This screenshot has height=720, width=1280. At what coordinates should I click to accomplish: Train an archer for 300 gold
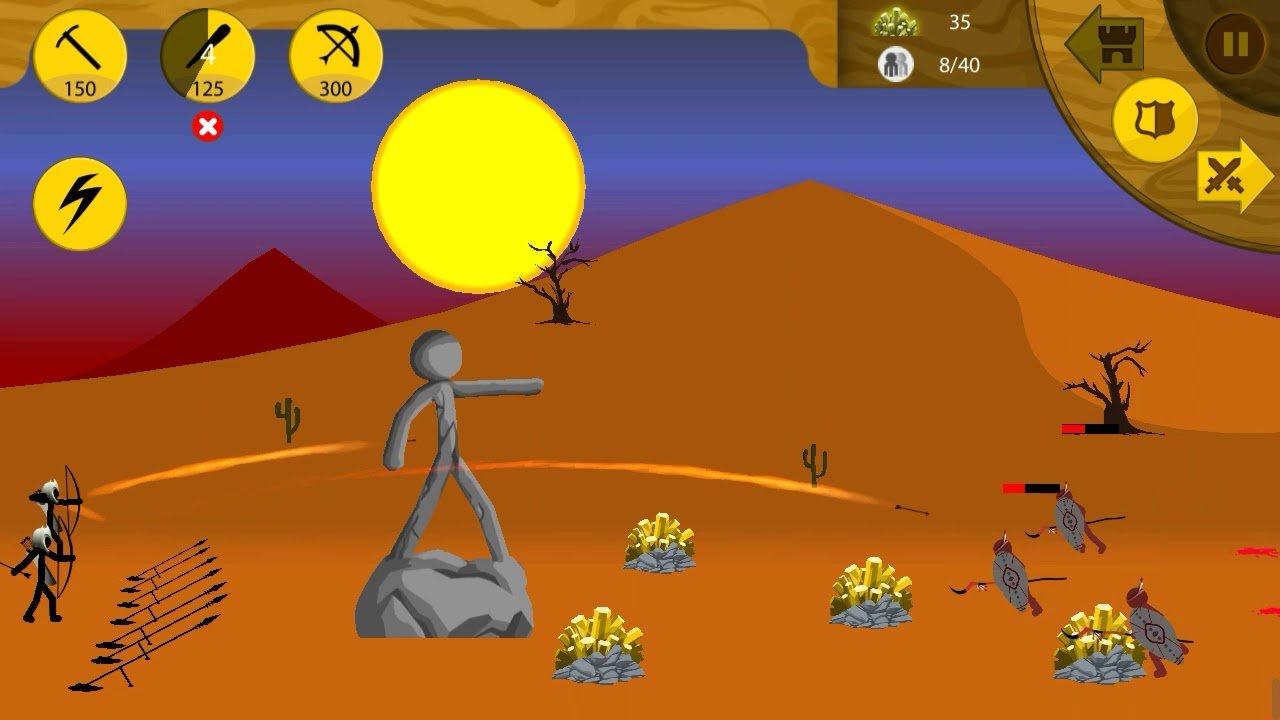[336, 57]
